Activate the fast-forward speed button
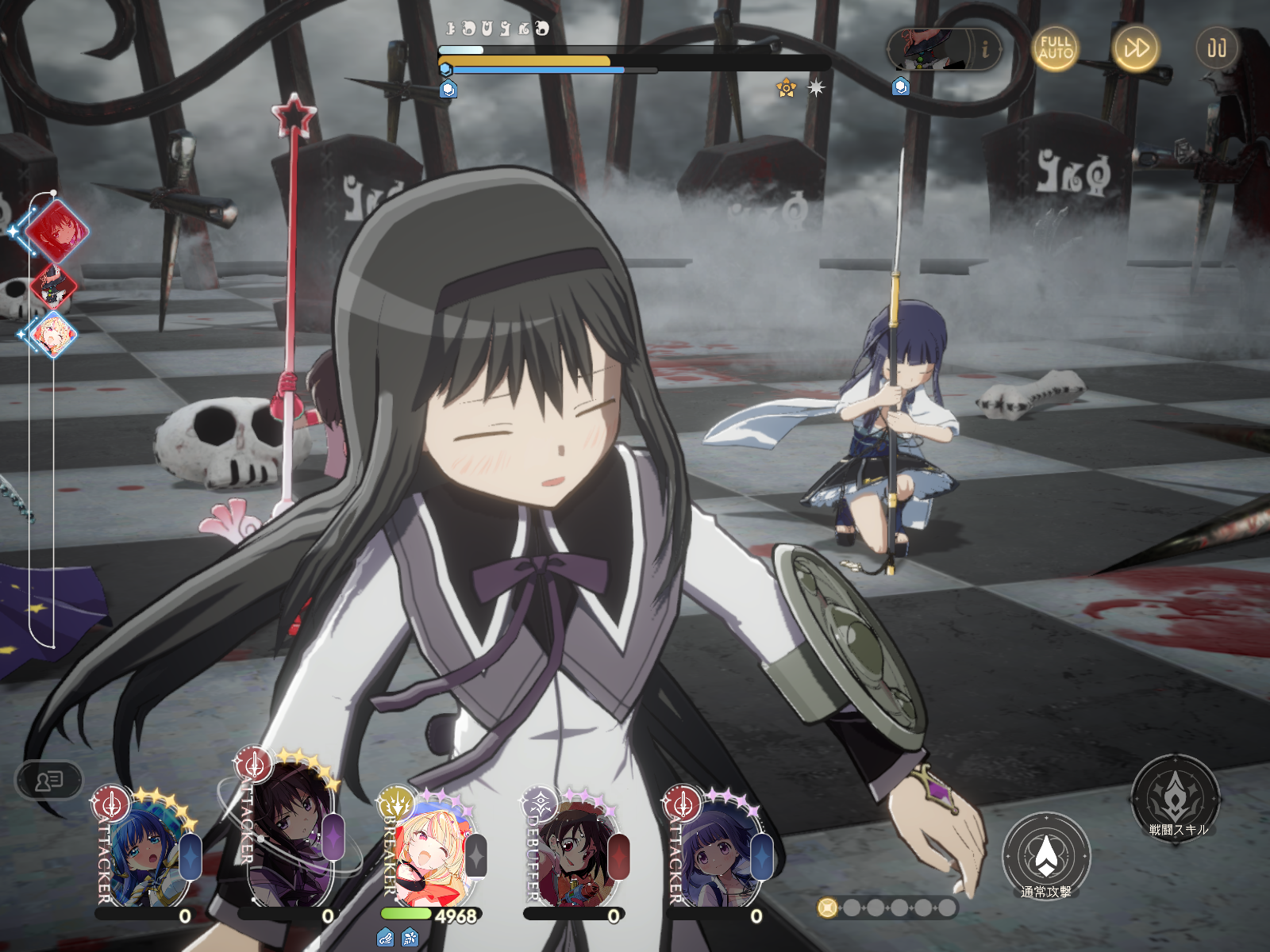This screenshot has width=1270, height=952. [x=1135, y=48]
